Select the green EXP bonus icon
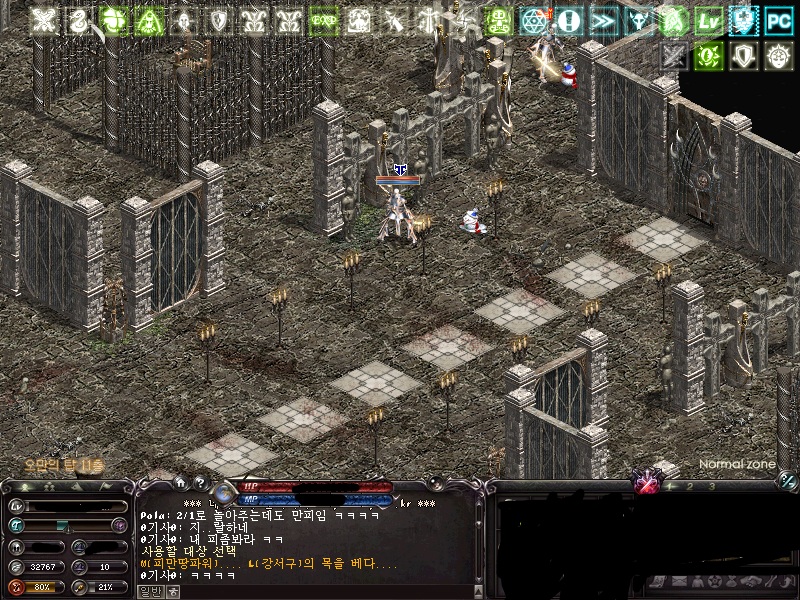The width and height of the screenshot is (800, 600). 324,21
